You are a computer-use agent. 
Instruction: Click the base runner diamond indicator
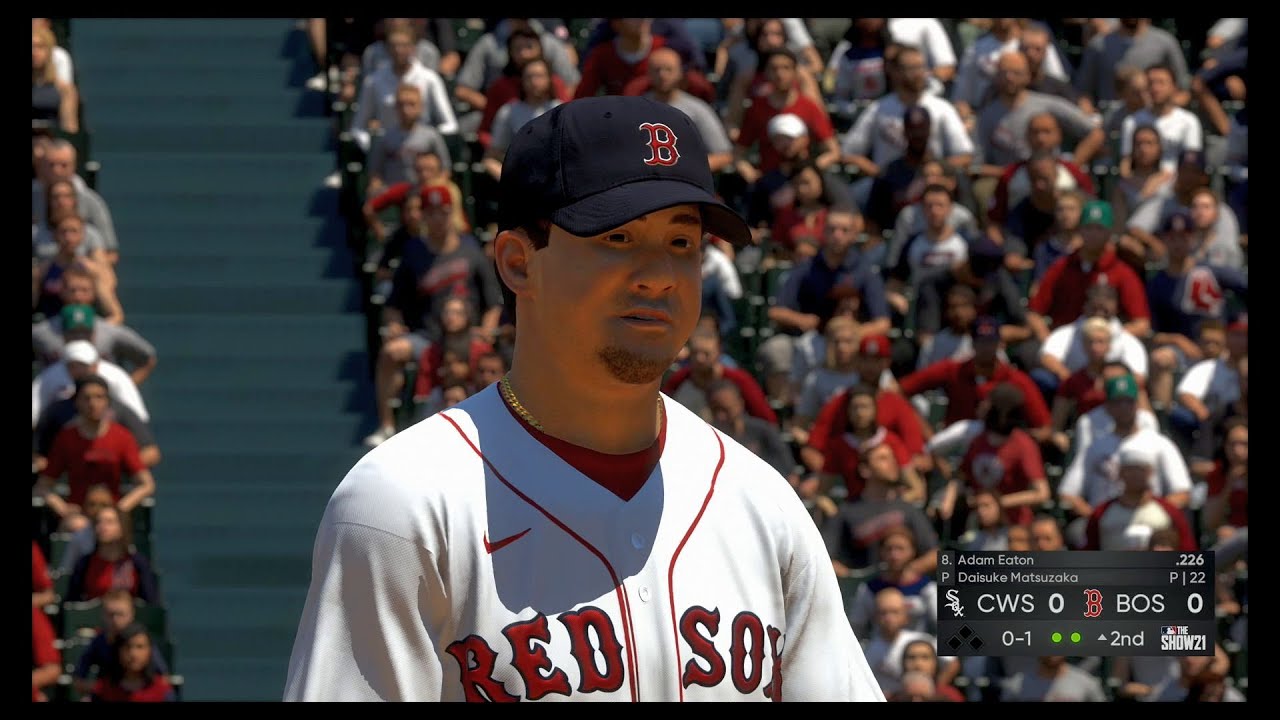[965, 637]
